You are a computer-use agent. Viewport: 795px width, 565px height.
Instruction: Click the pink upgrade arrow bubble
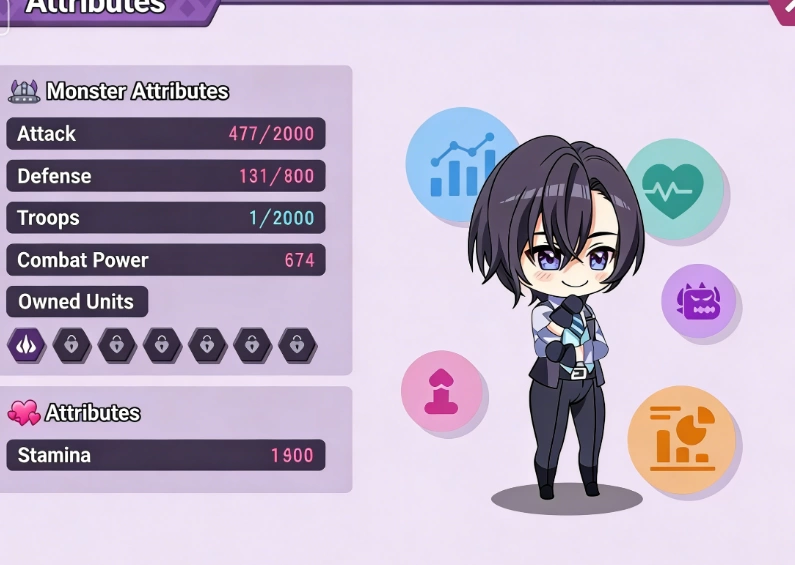(x=441, y=391)
